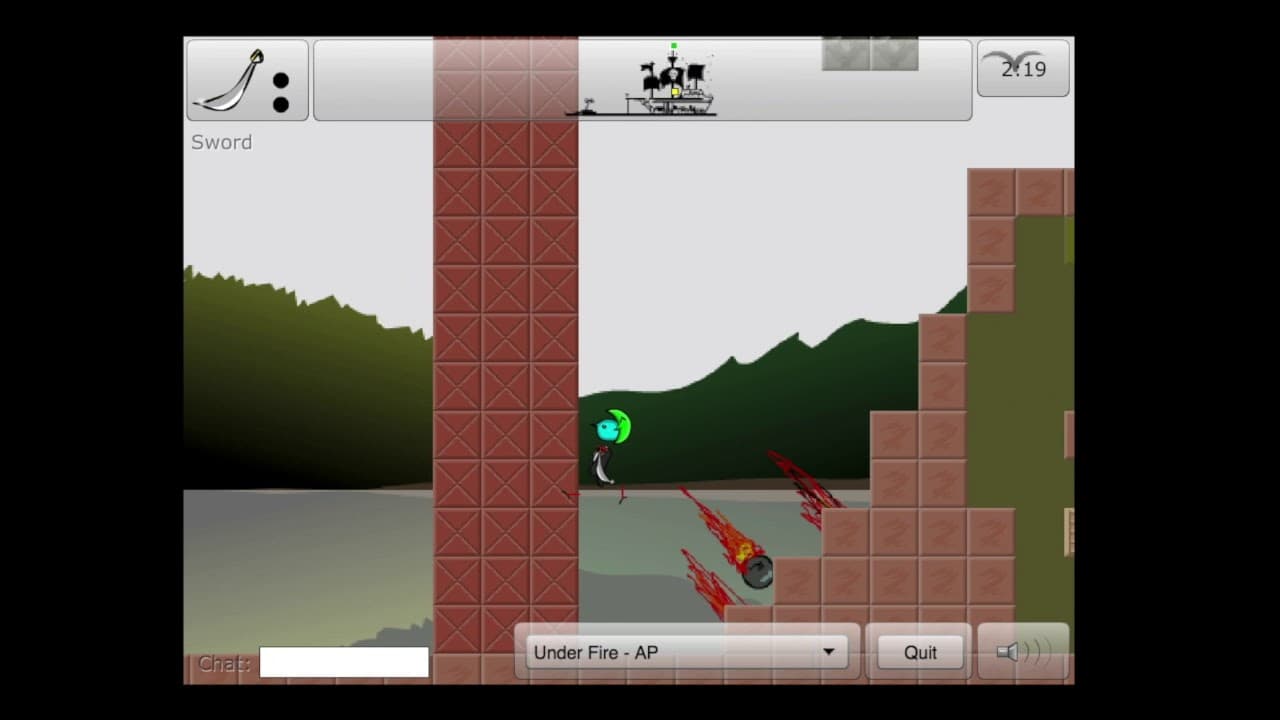Click the Sword label under the weapon panel
Image resolution: width=1280 pixels, height=720 pixels.
point(221,142)
